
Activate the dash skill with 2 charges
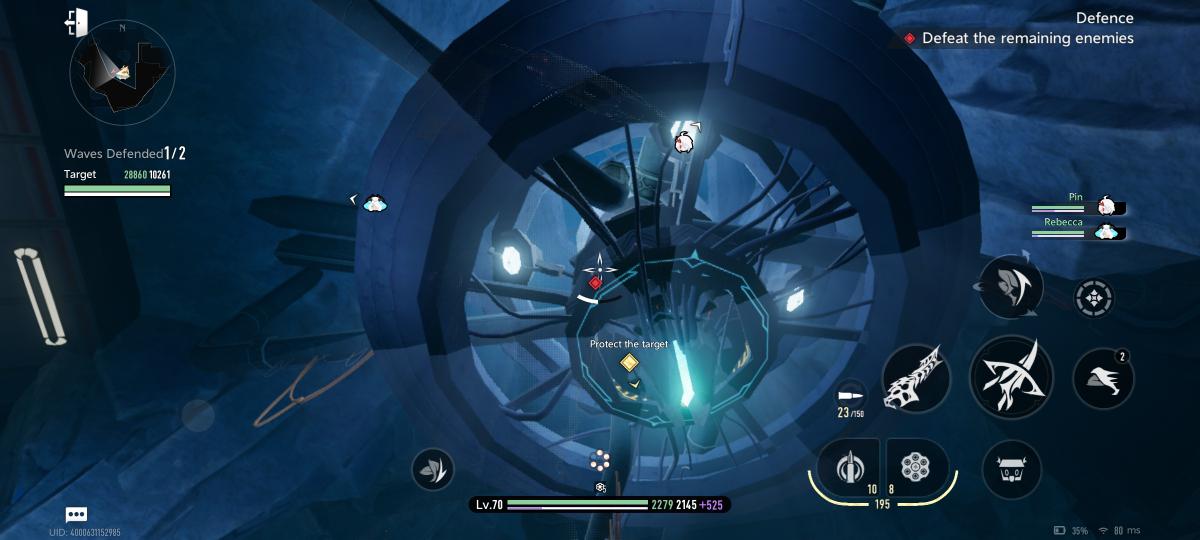tap(1103, 378)
